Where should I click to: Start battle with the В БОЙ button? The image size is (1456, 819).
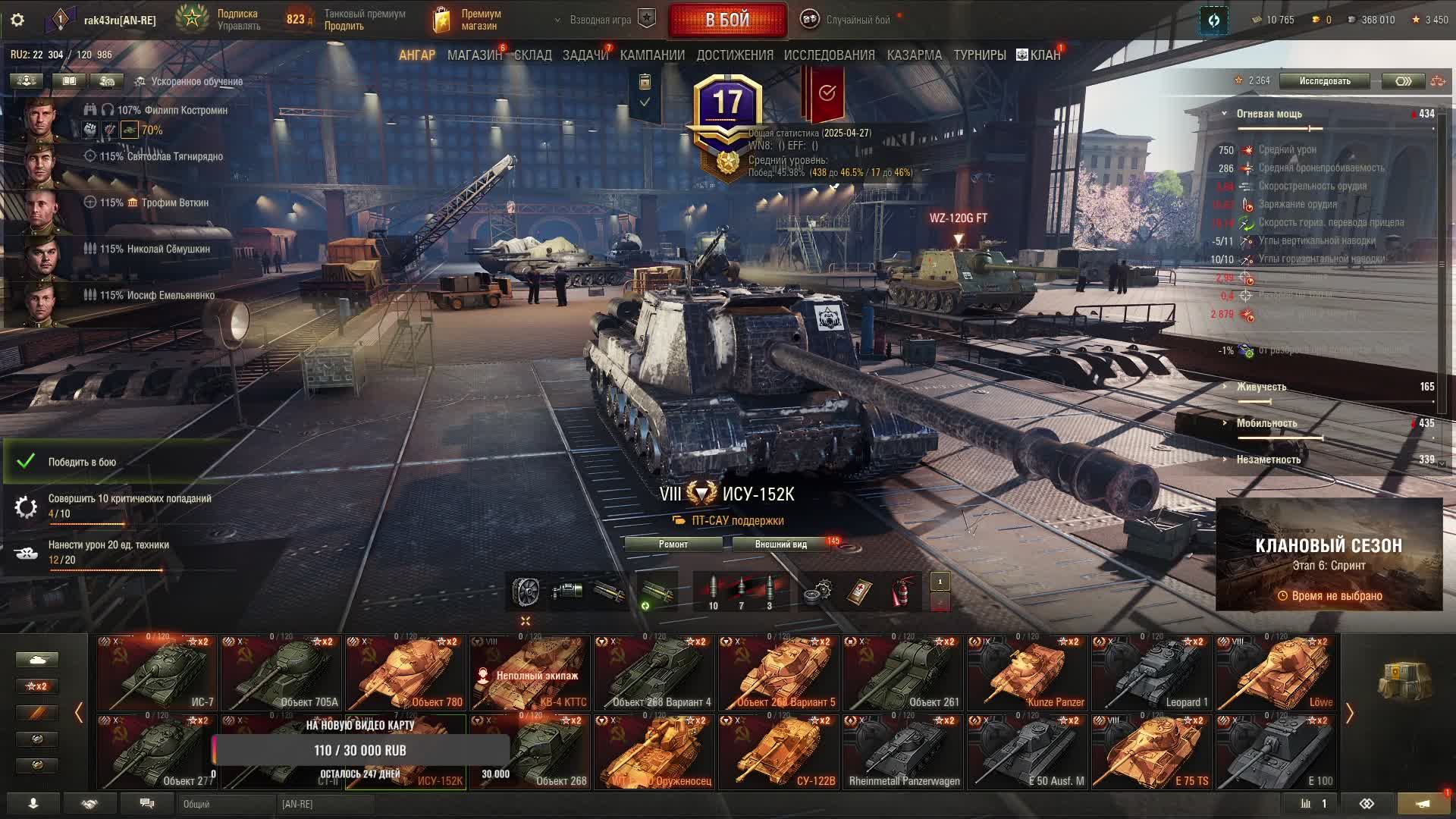[727, 20]
